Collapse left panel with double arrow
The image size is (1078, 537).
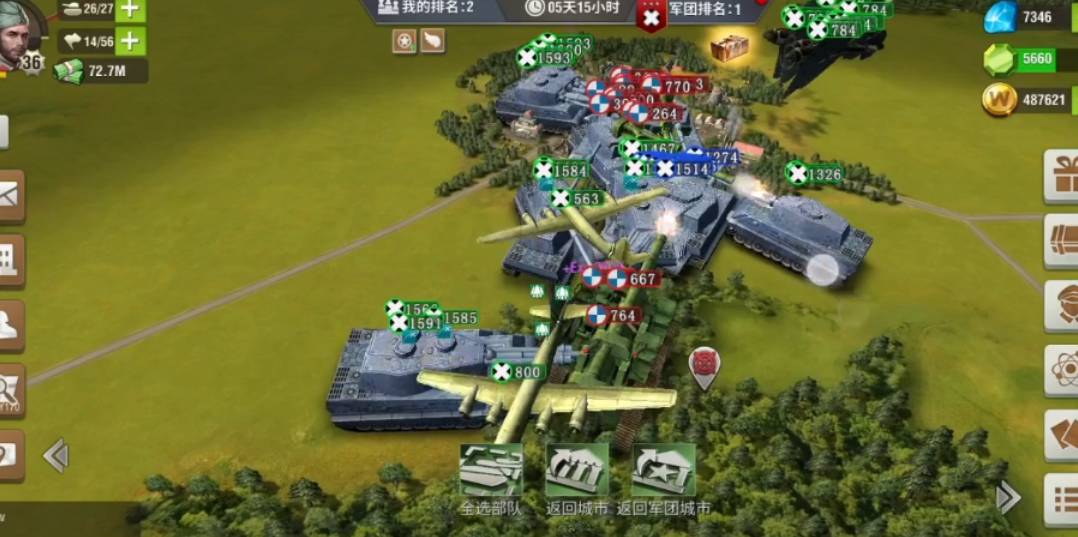(x=56, y=456)
